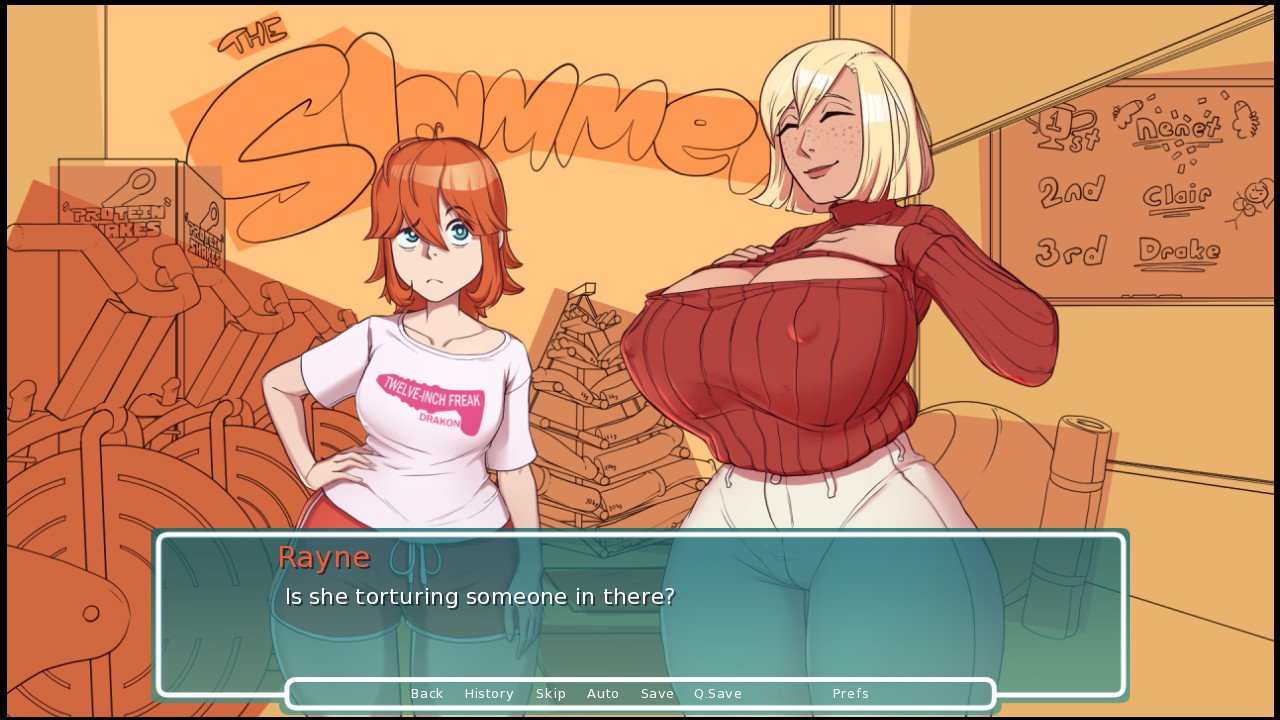Image resolution: width=1280 pixels, height=720 pixels.
Task: Open the Save screen
Action: coord(657,693)
